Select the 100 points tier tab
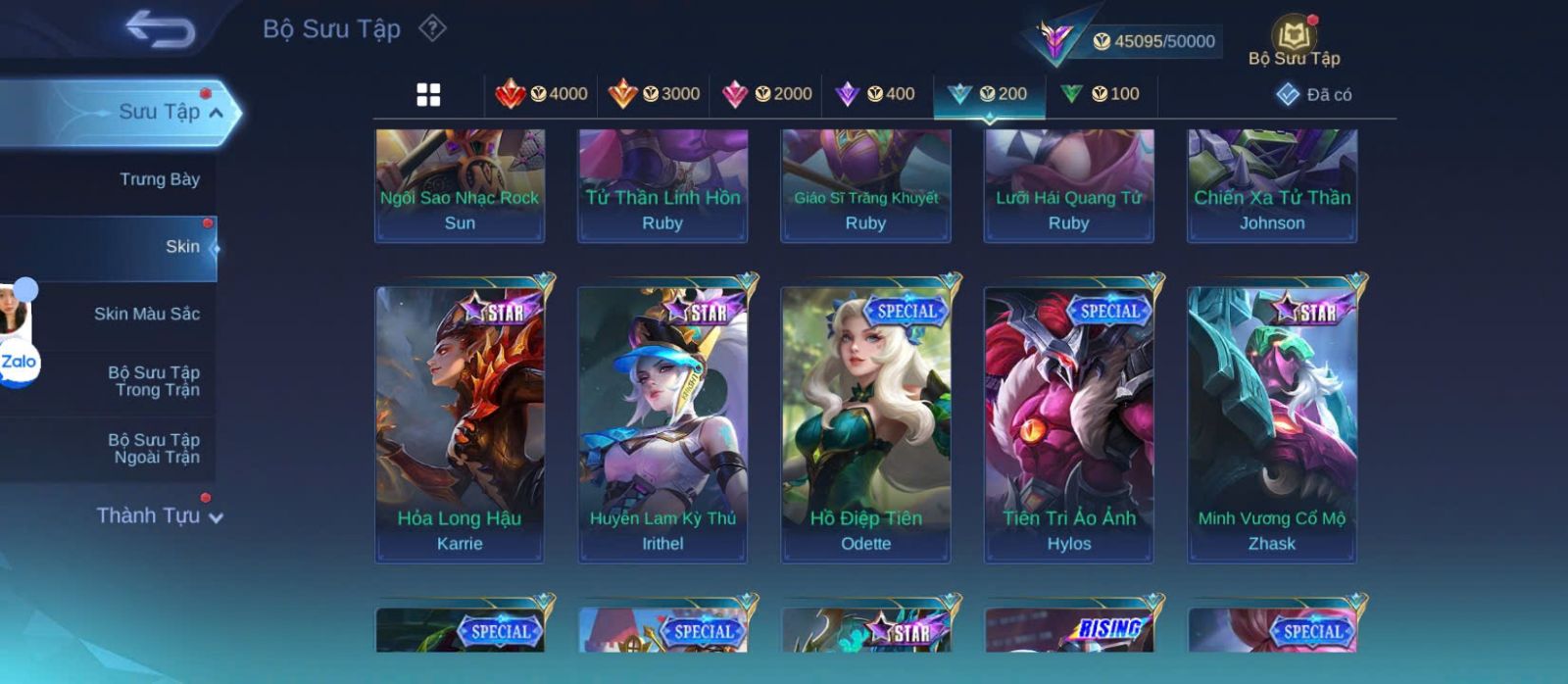Image resolution: width=1568 pixels, height=684 pixels. coord(1101,94)
